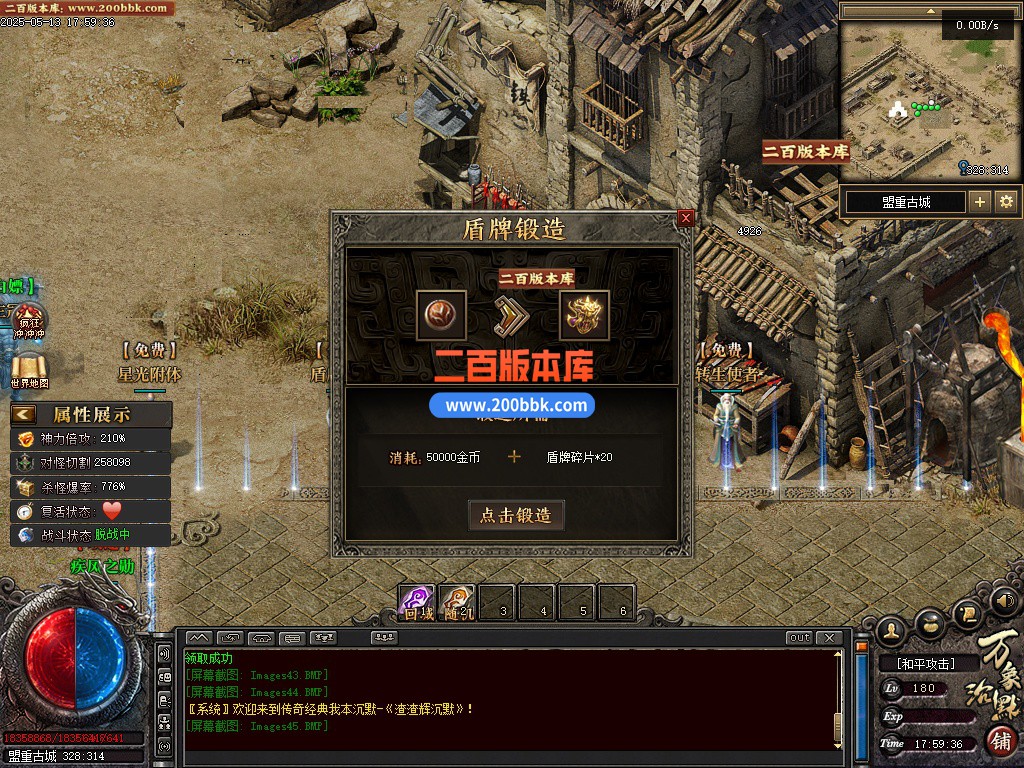
Task: Use the 随机 random teleport skill slot
Action: click(457, 602)
